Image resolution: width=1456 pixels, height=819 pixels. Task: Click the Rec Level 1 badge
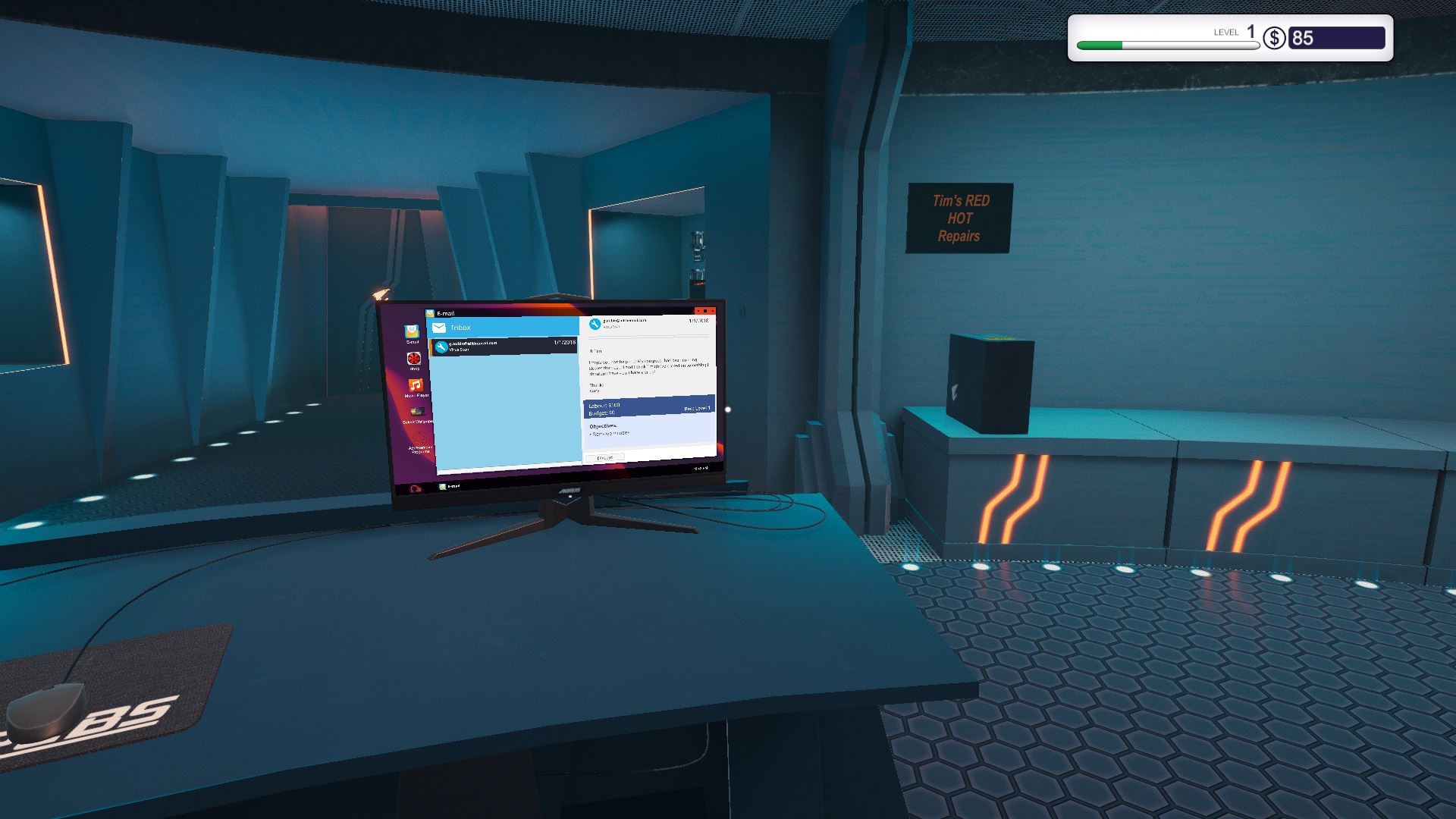click(x=695, y=408)
